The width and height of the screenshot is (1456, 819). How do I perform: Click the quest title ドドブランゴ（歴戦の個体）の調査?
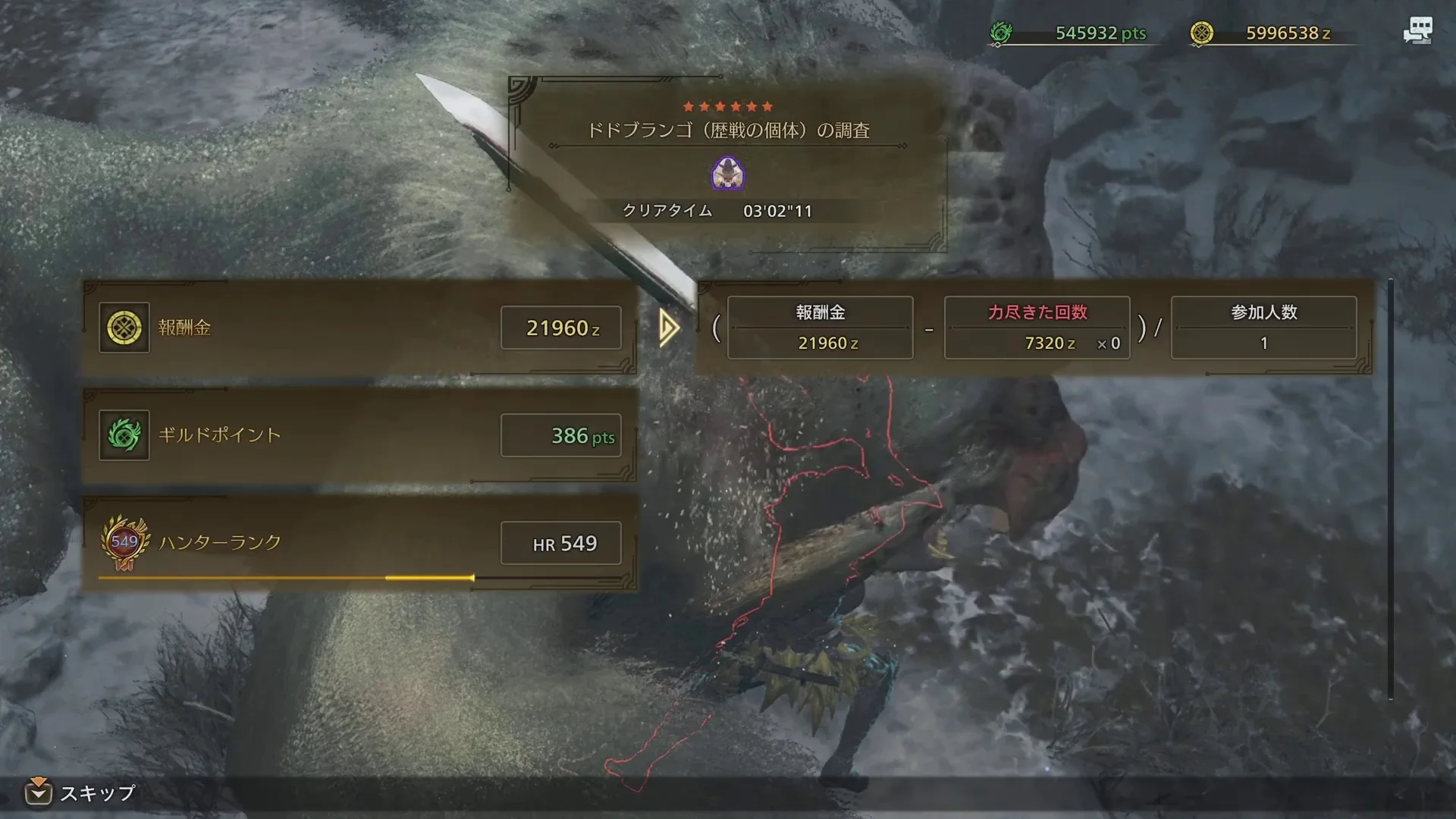pyautogui.click(x=728, y=130)
